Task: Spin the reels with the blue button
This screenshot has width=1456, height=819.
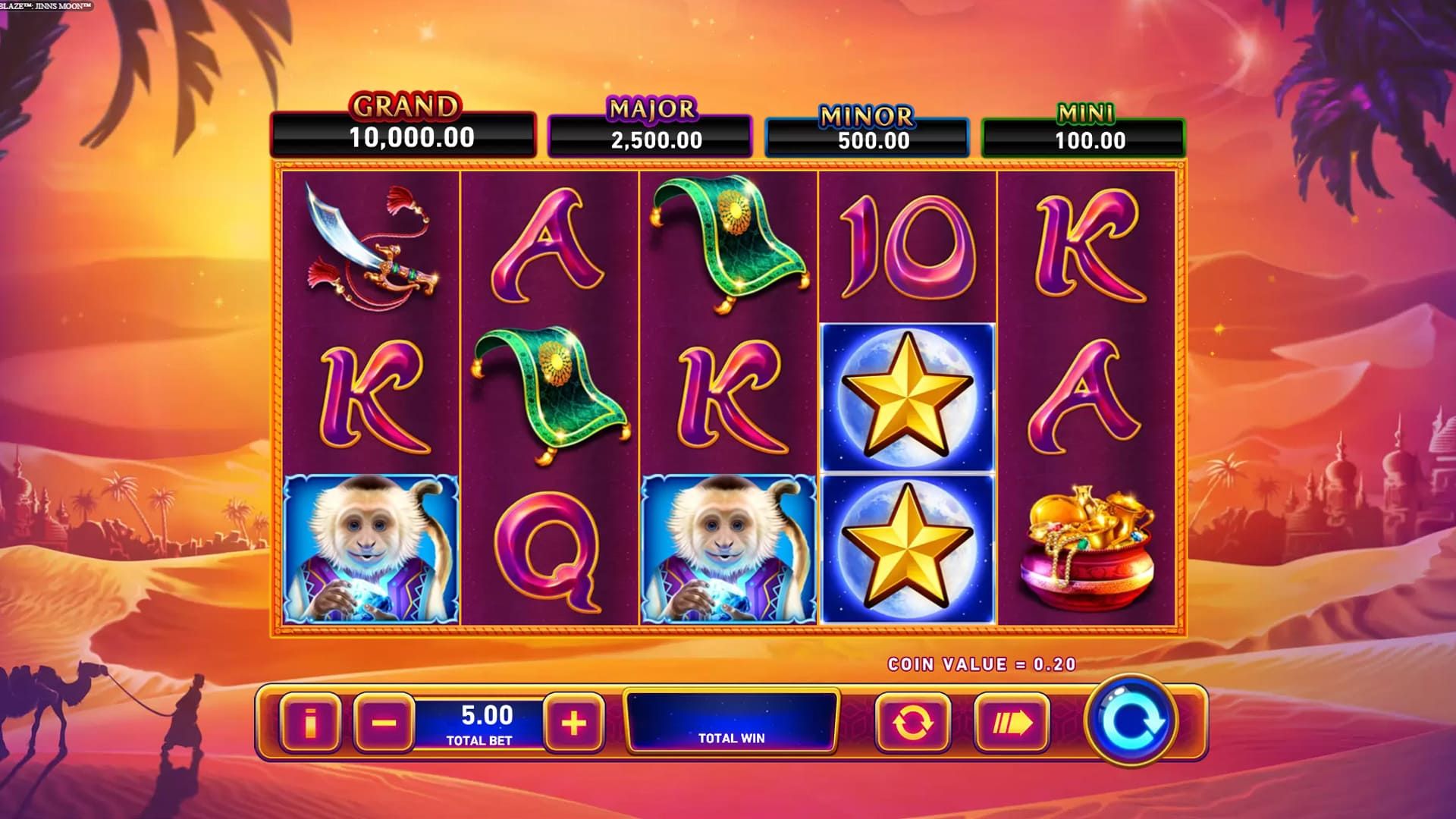Action: point(1131,720)
